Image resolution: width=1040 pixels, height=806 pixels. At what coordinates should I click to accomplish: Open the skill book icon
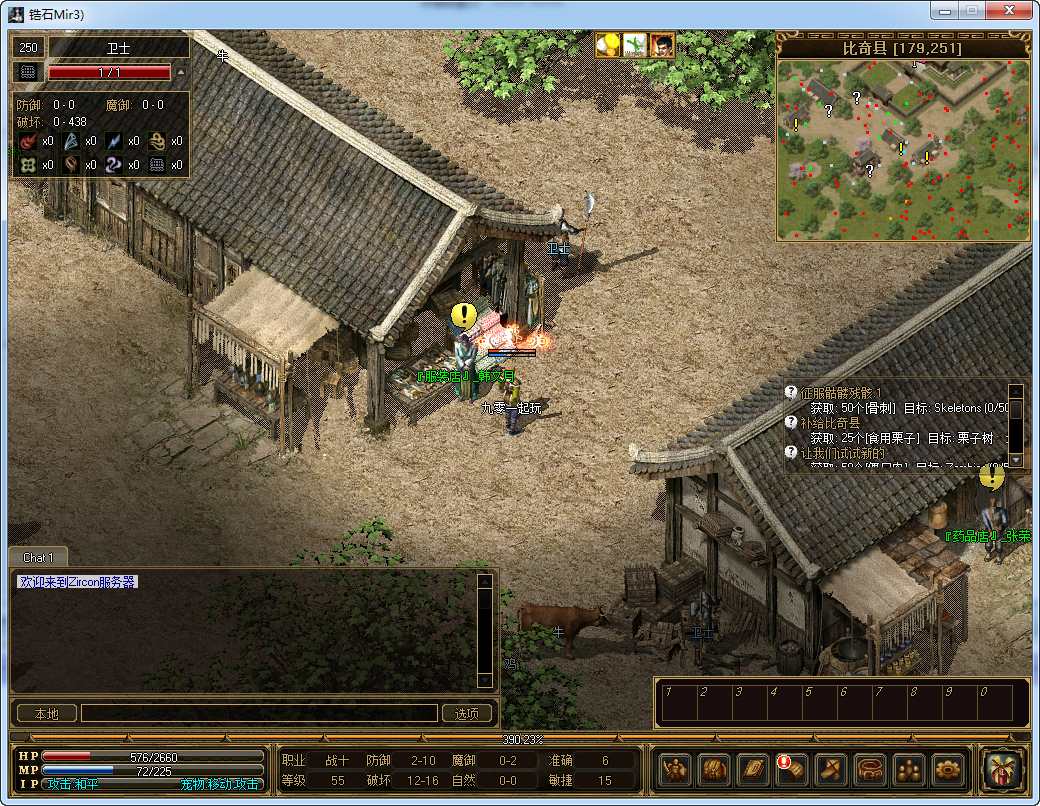coord(752,769)
